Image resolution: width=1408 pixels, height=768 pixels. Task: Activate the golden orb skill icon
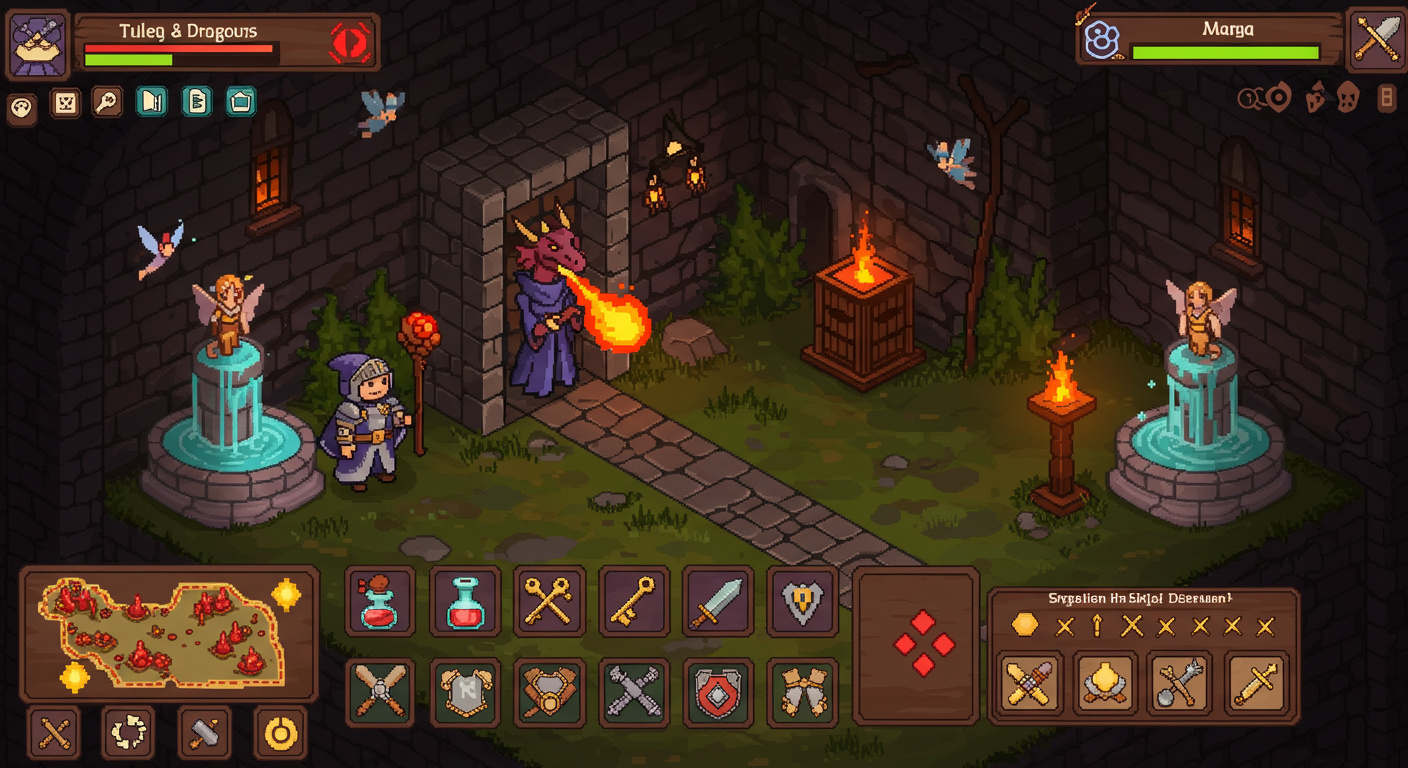tap(1105, 684)
